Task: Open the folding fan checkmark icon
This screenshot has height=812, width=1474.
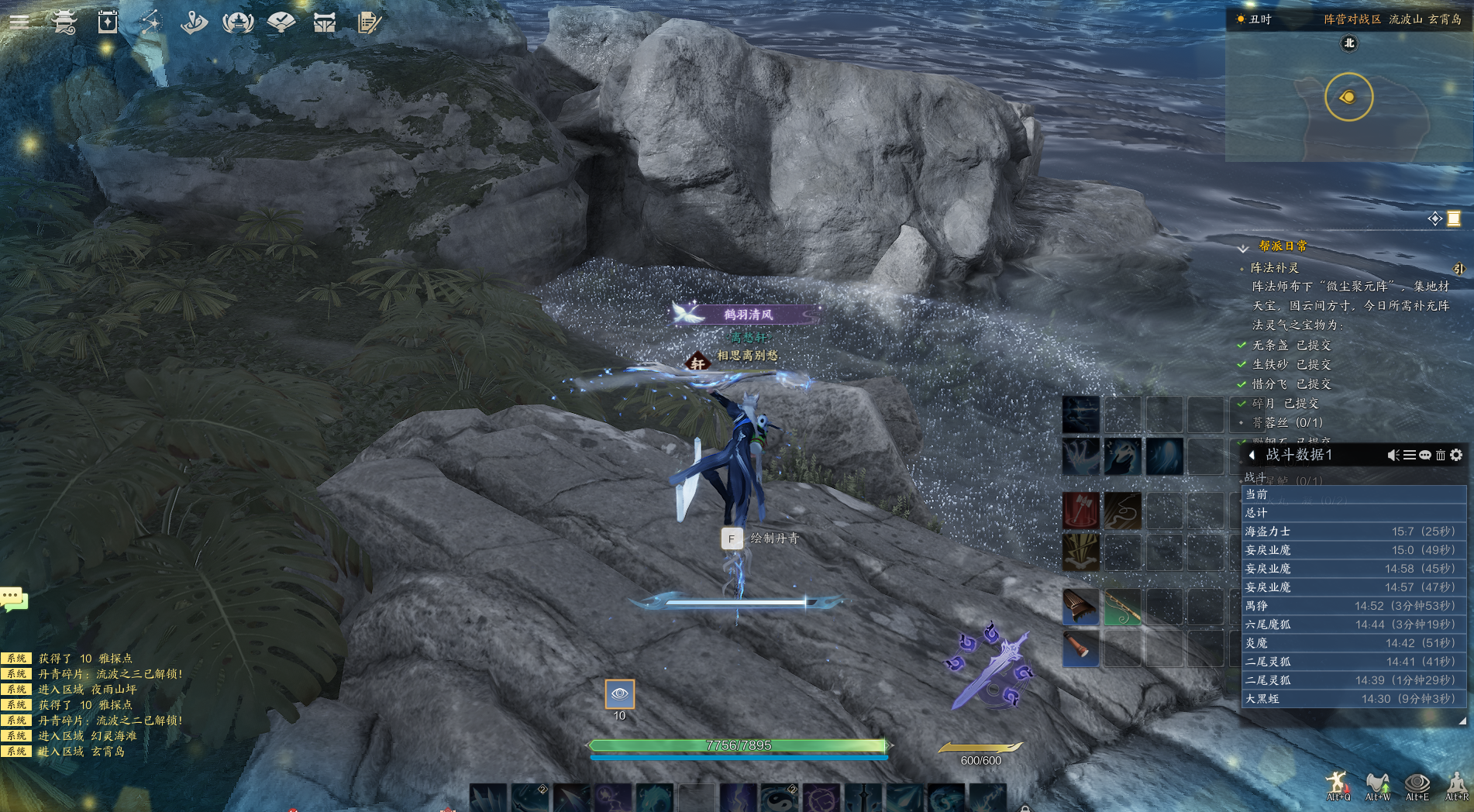Action: [281, 22]
